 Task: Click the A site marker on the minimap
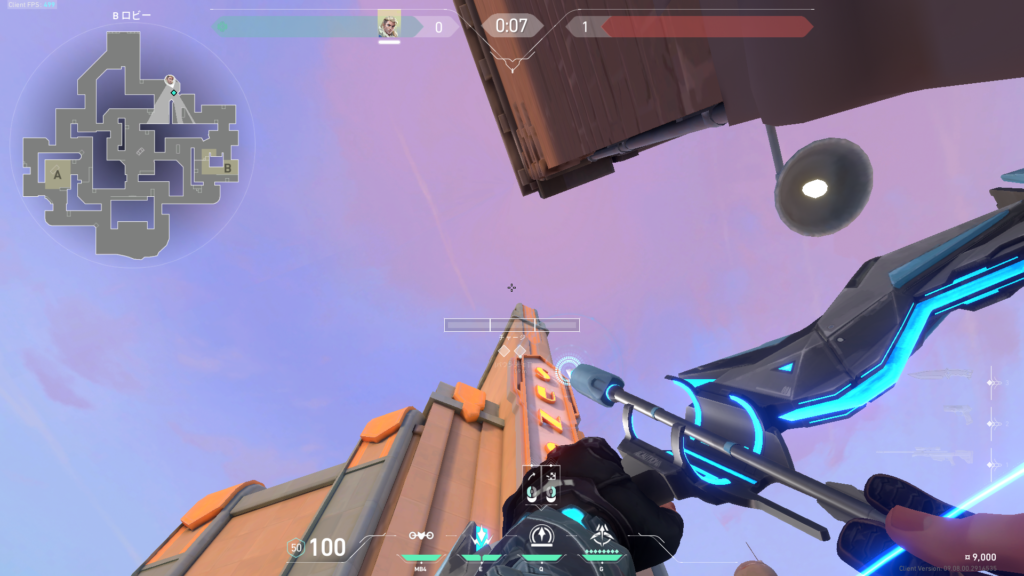(x=57, y=175)
